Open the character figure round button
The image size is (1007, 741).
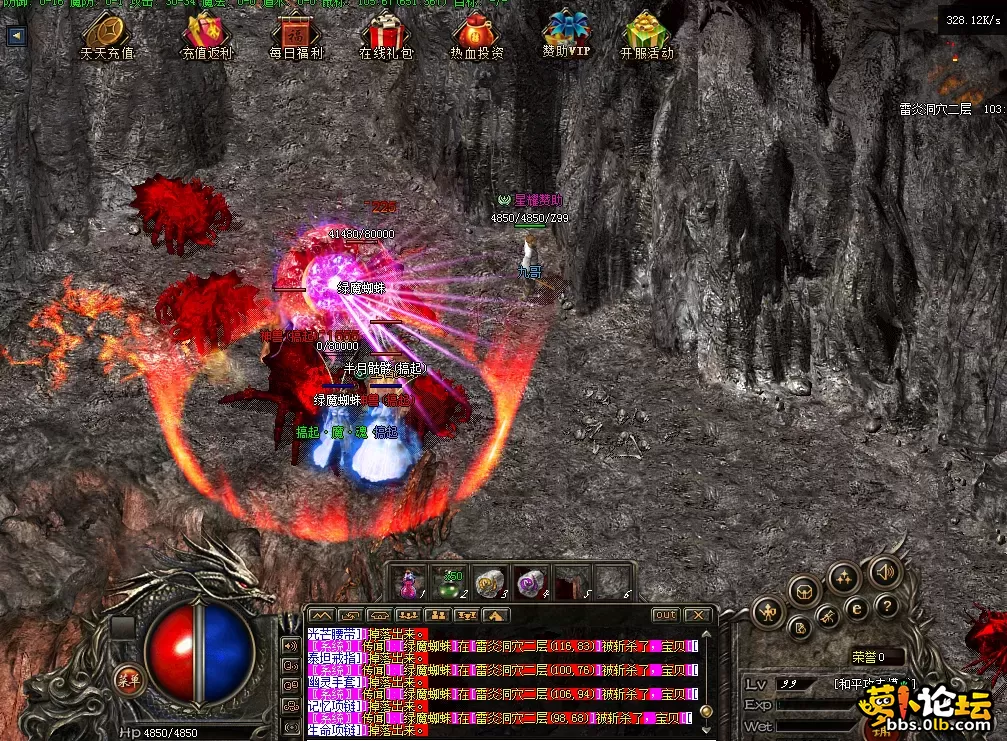[x=769, y=610]
